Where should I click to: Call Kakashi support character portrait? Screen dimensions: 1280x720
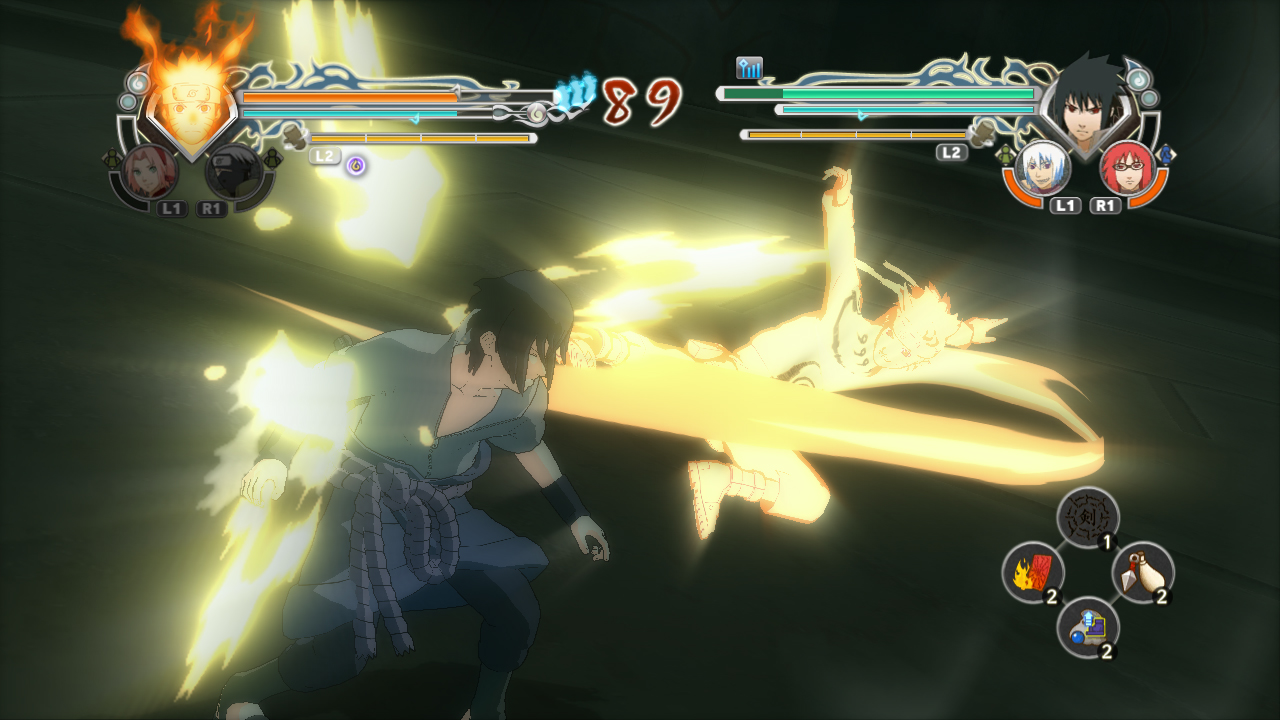pos(235,172)
